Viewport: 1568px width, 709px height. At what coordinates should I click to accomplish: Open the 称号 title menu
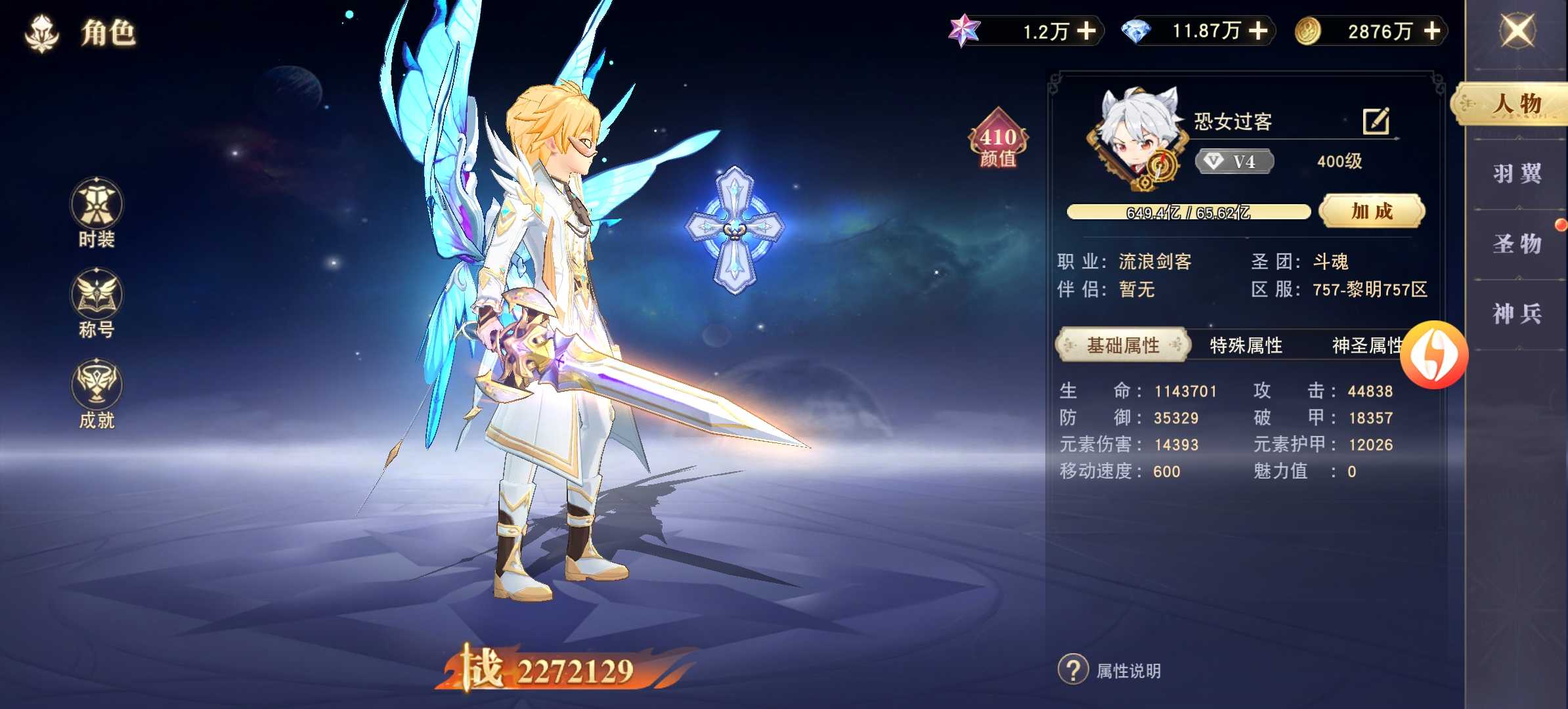click(97, 303)
